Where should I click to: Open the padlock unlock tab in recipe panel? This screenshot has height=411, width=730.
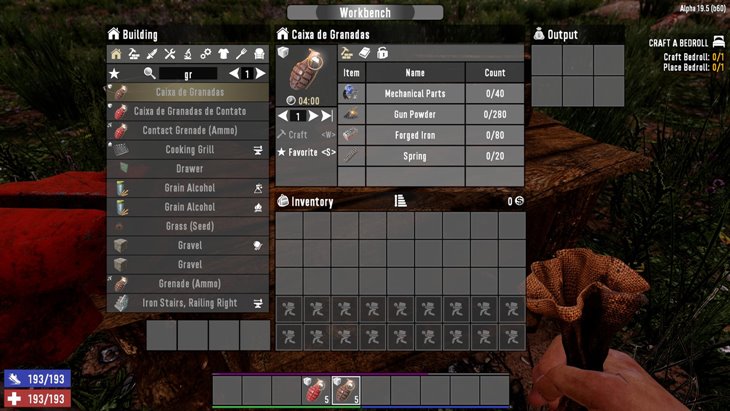click(x=382, y=53)
